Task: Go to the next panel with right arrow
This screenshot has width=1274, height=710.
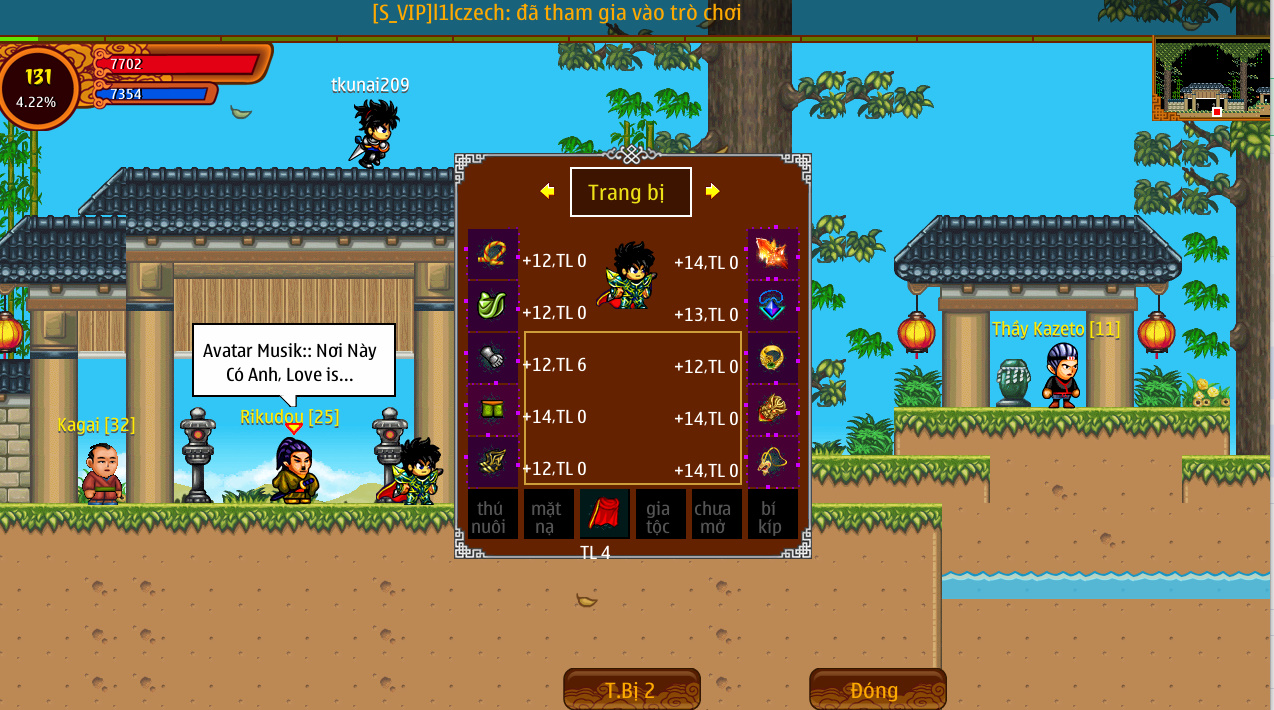Action: [x=712, y=191]
